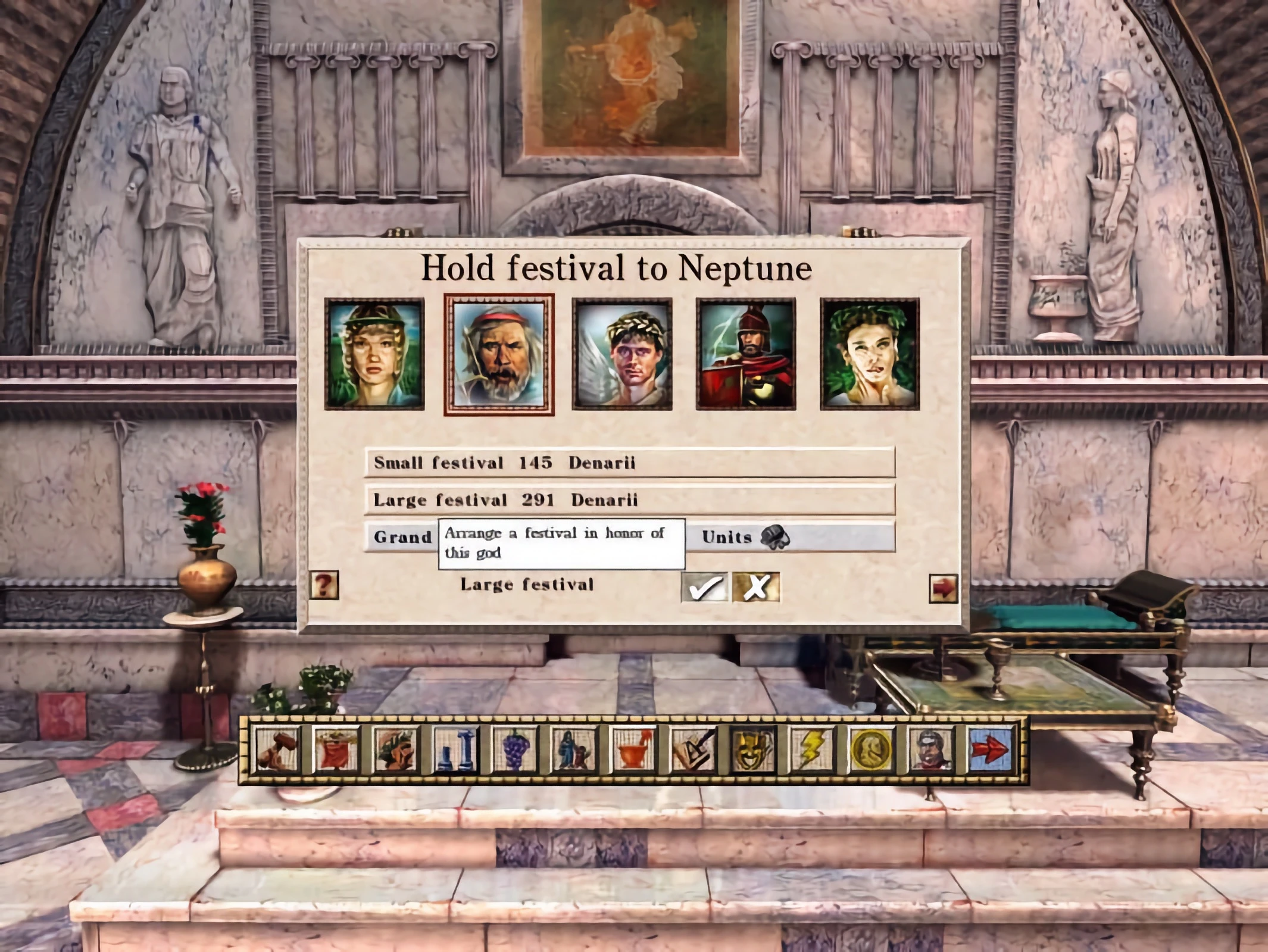Choose Large festival for 291 Denarii

pyautogui.click(x=629, y=500)
